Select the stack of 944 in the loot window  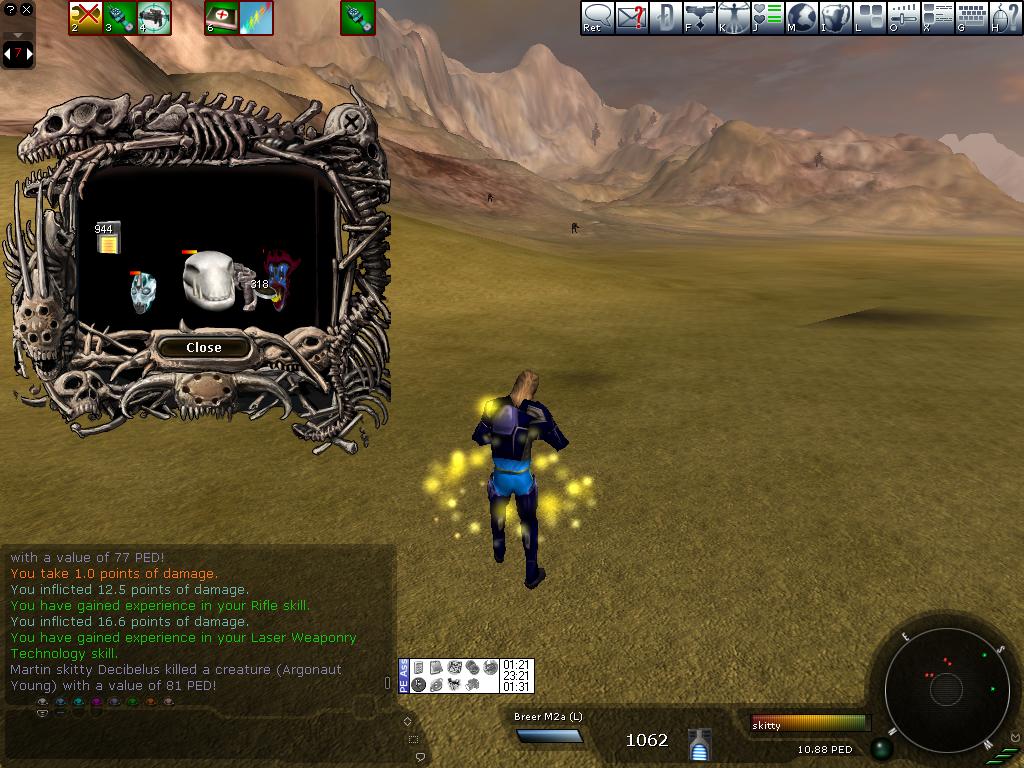click(x=106, y=238)
